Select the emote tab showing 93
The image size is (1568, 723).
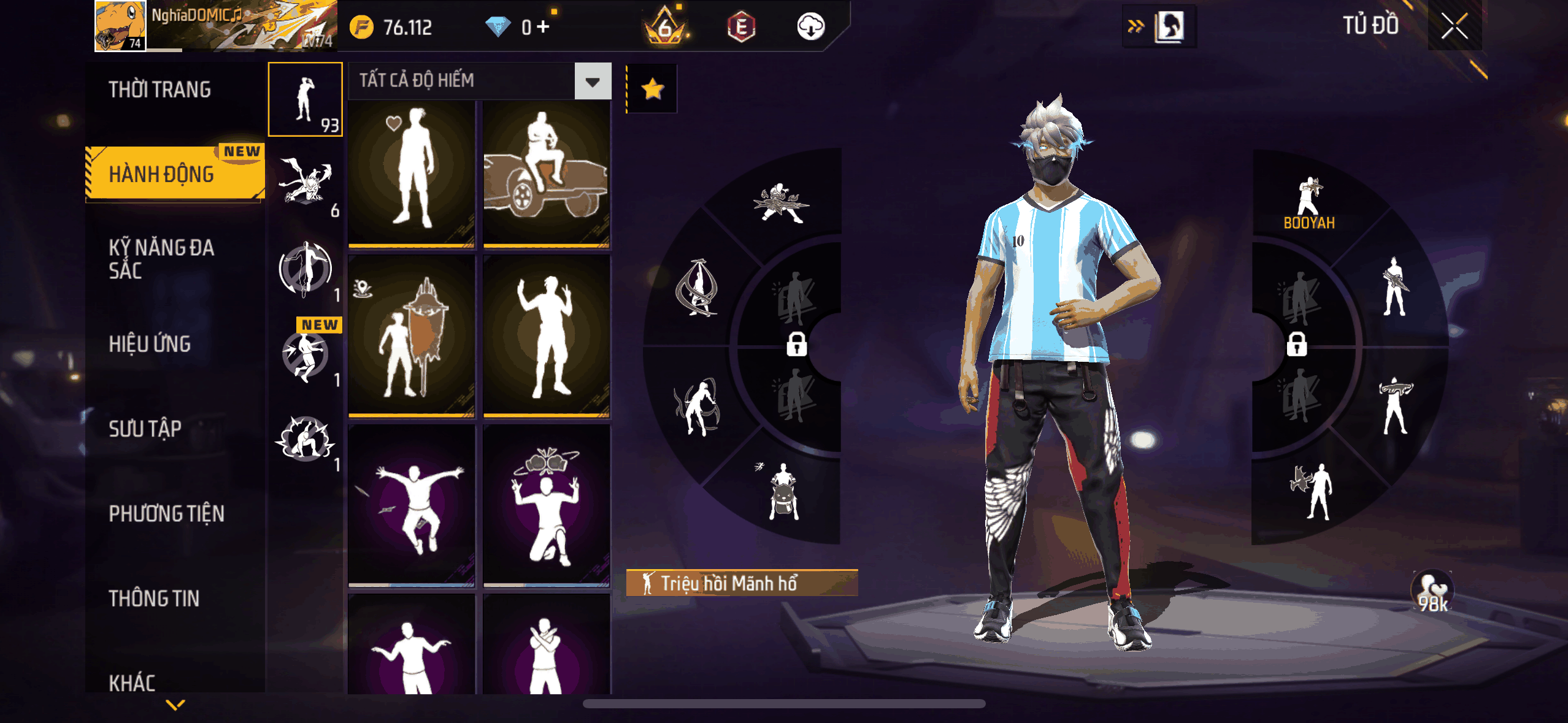[305, 99]
